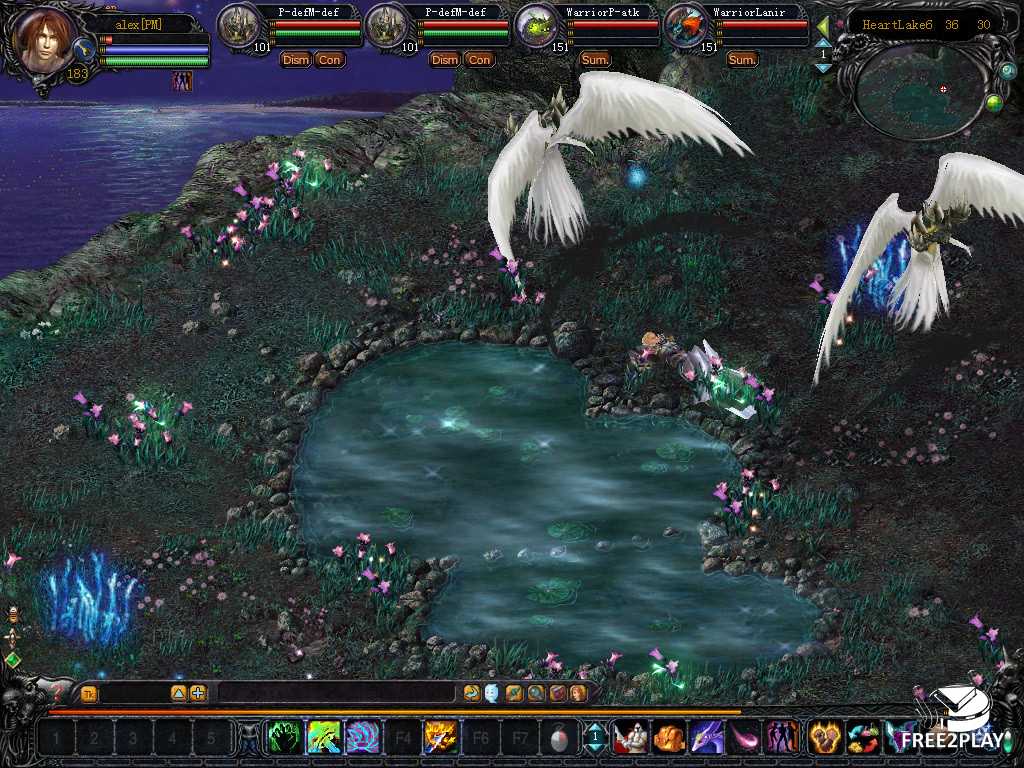Cast the purple swirl skill
Image resolution: width=1024 pixels, height=768 pixels.
[362, 738]
